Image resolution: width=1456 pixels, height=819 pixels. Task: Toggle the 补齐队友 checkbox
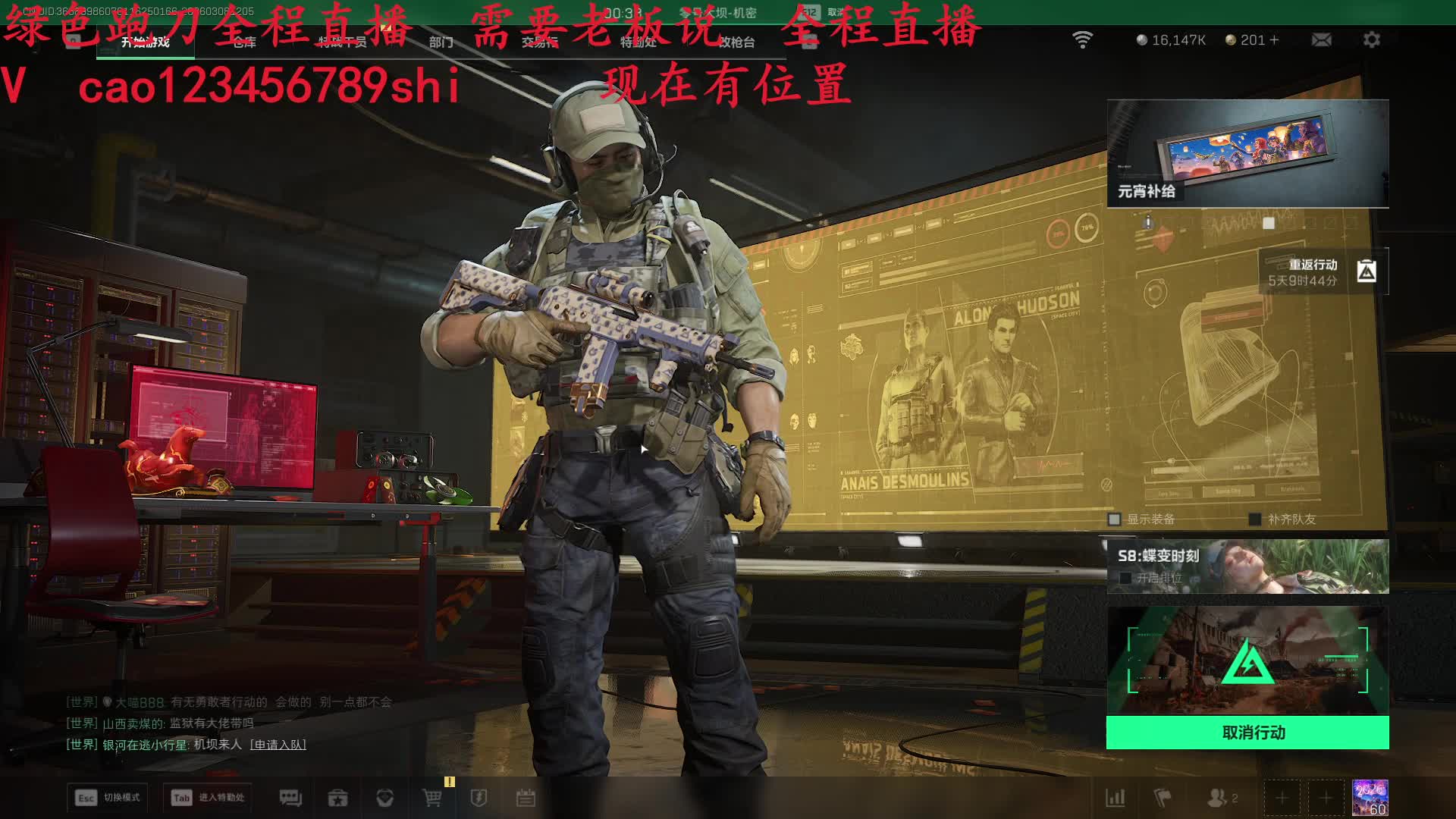click(1255, 519)
